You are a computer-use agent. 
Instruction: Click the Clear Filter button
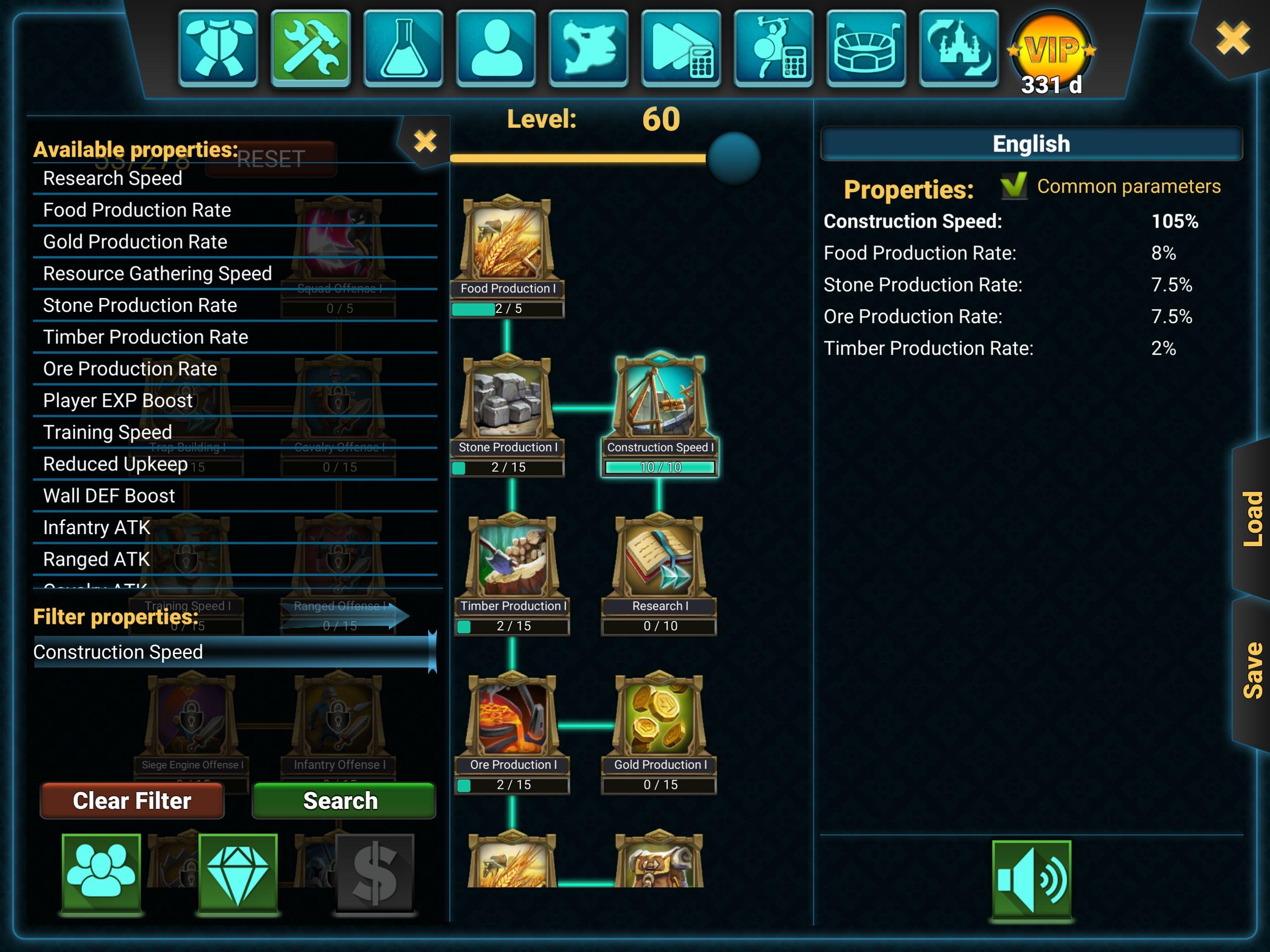coord(132,800)
